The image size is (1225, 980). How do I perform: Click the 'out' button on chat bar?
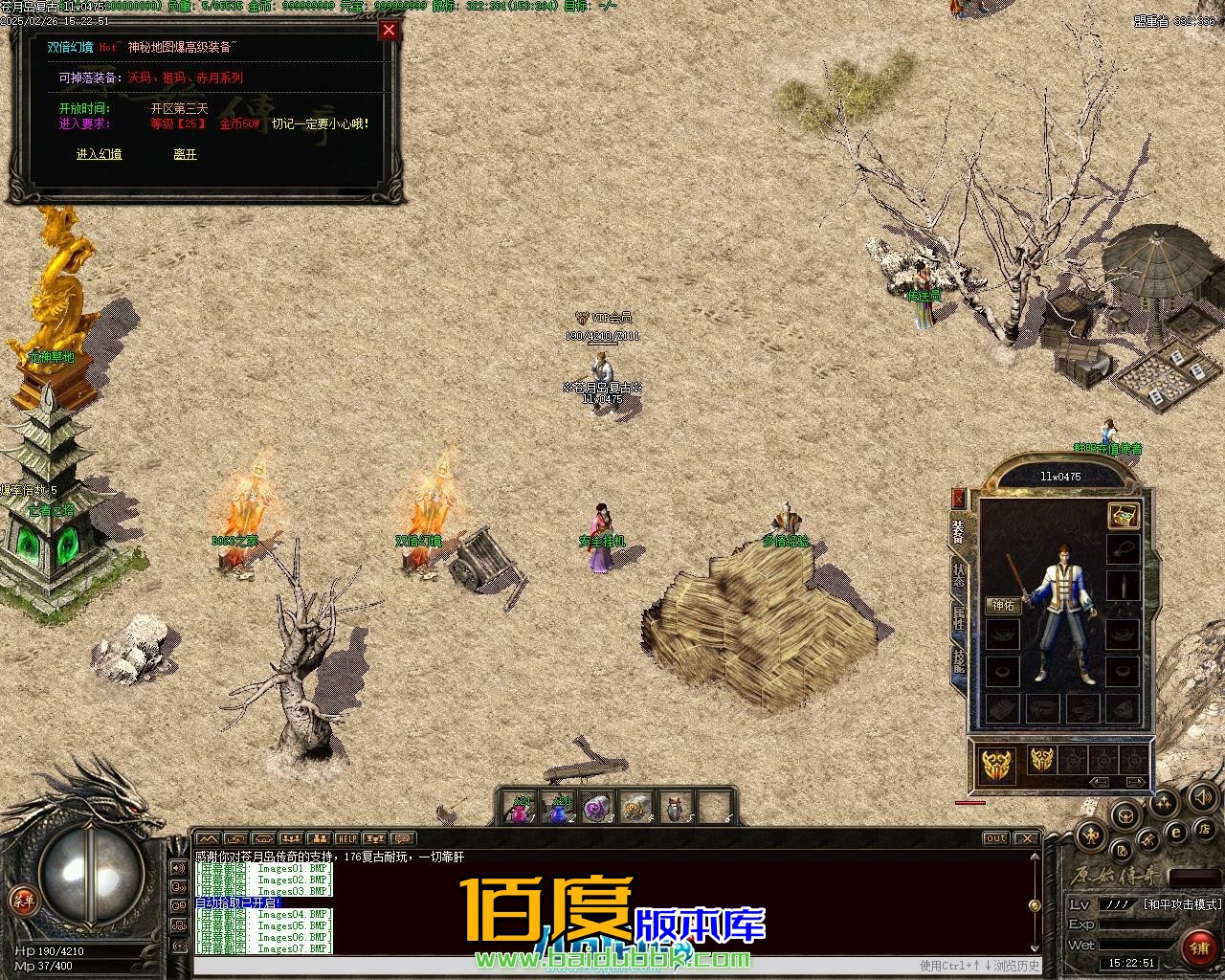[995, 838]
